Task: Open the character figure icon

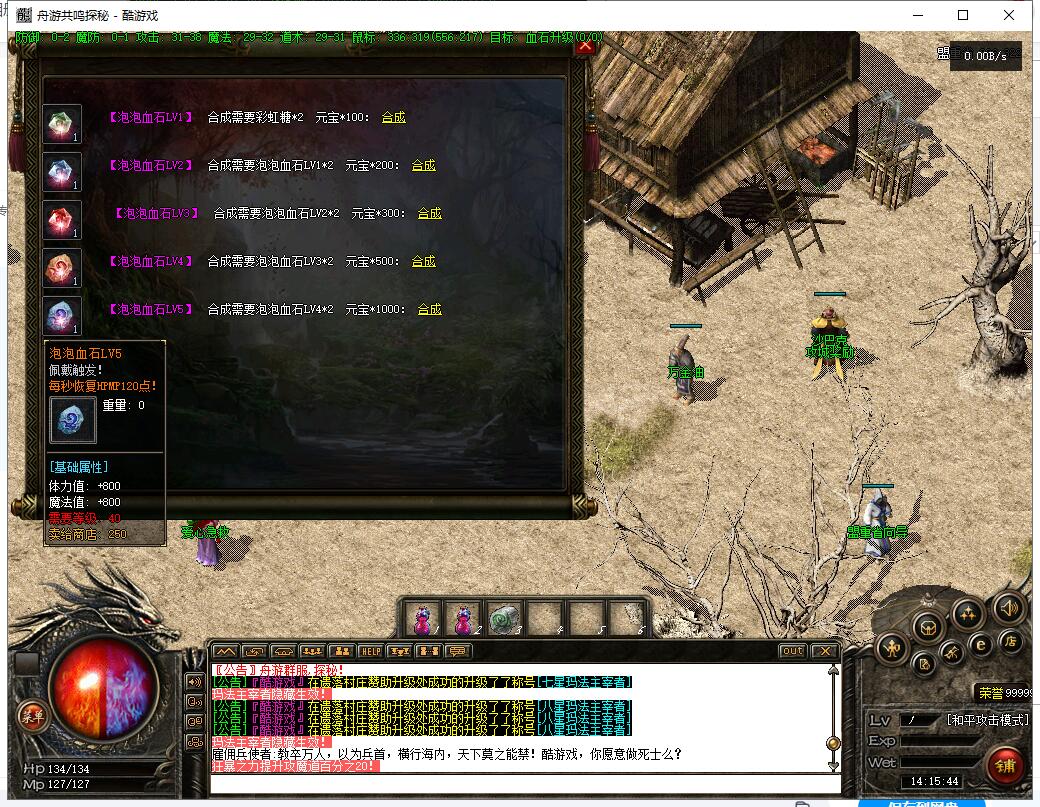Action: tap(891, 649)
